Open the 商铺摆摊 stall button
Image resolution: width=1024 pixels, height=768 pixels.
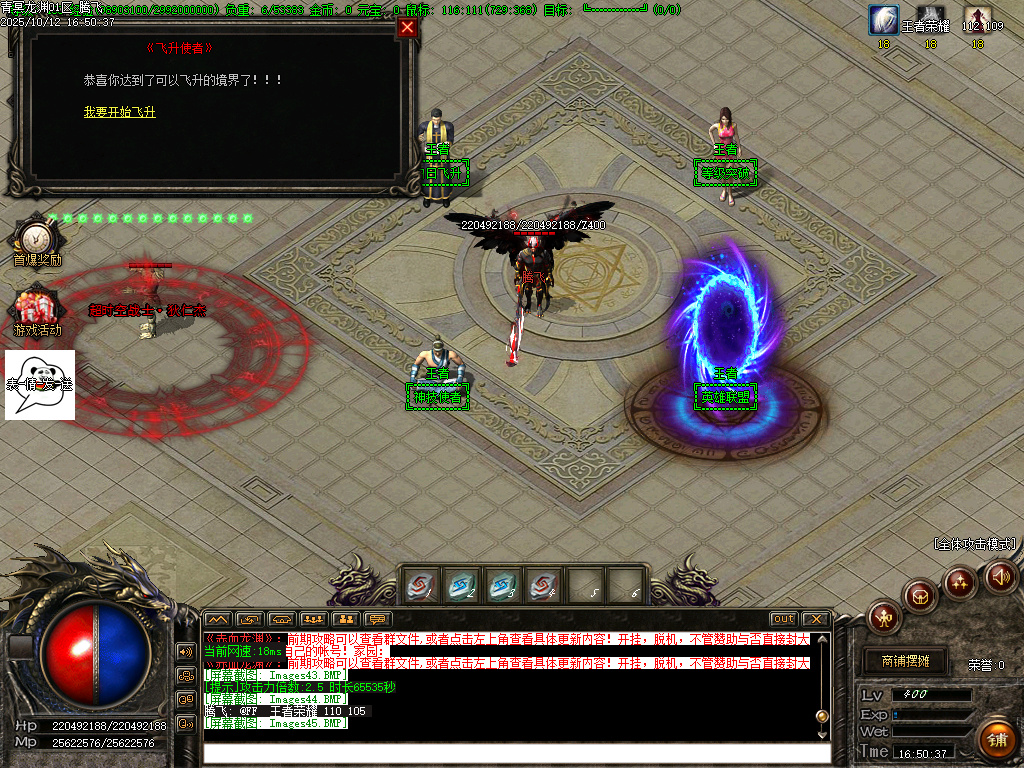pos(905,661)
